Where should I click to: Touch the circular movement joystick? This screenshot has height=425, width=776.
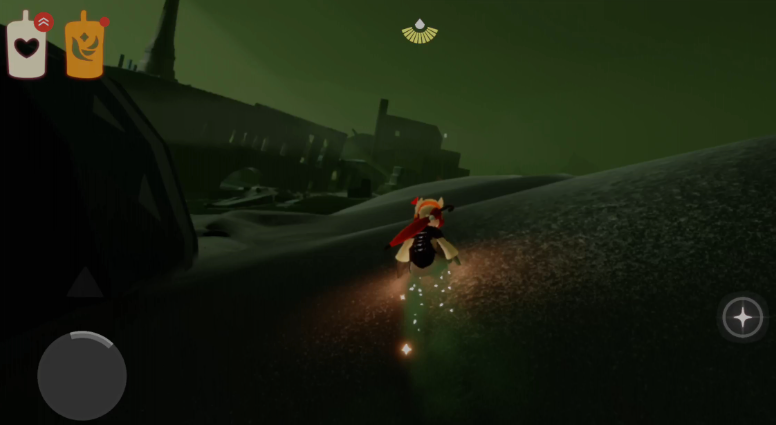[82, 375]
